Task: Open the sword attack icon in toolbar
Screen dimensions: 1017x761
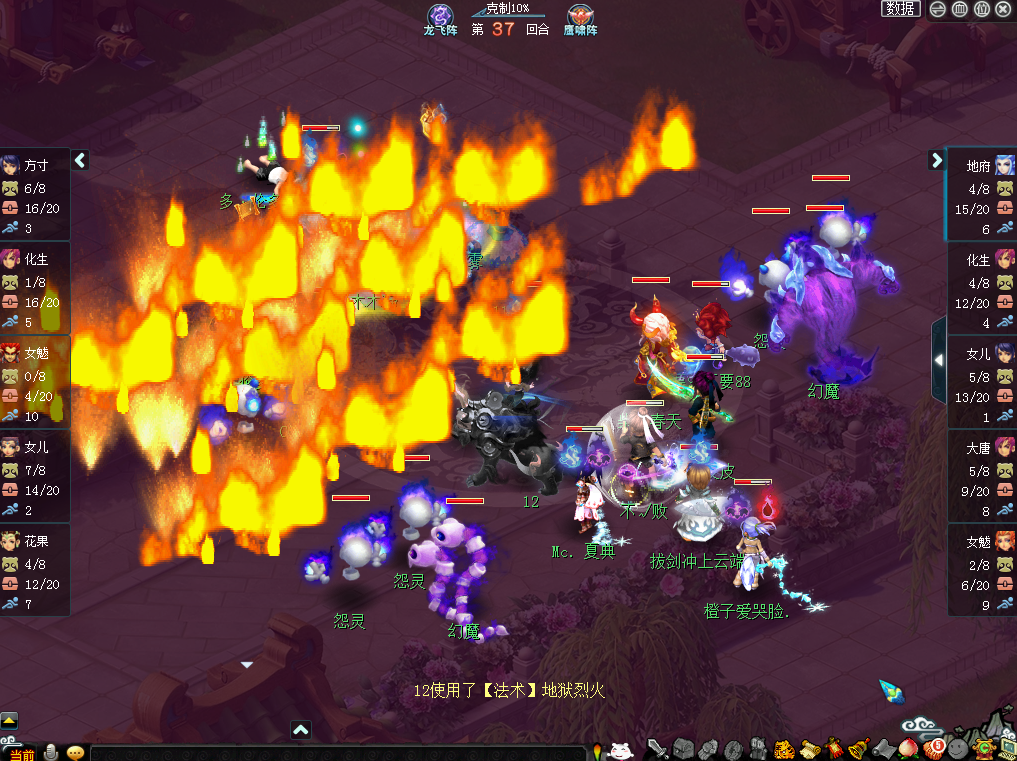Action: pos(657,748)
